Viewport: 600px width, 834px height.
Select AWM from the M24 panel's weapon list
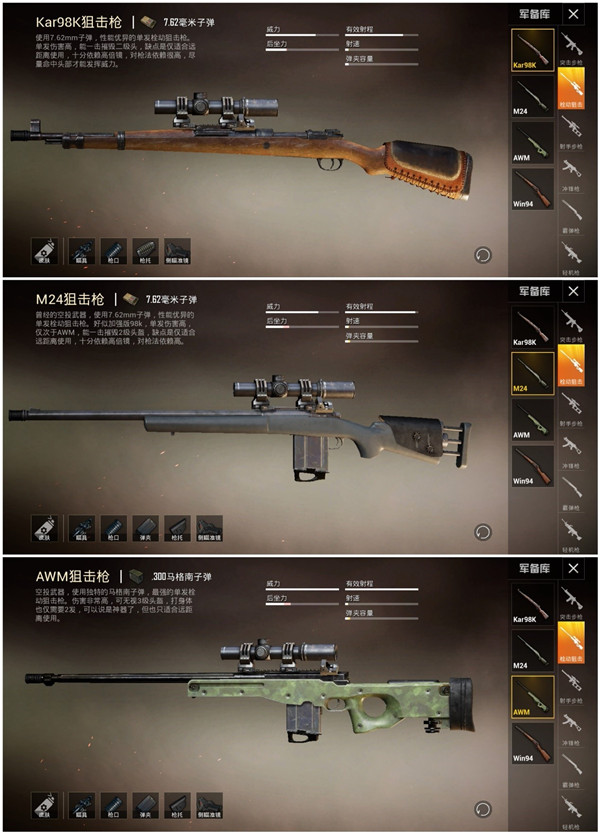click(532, 418)
